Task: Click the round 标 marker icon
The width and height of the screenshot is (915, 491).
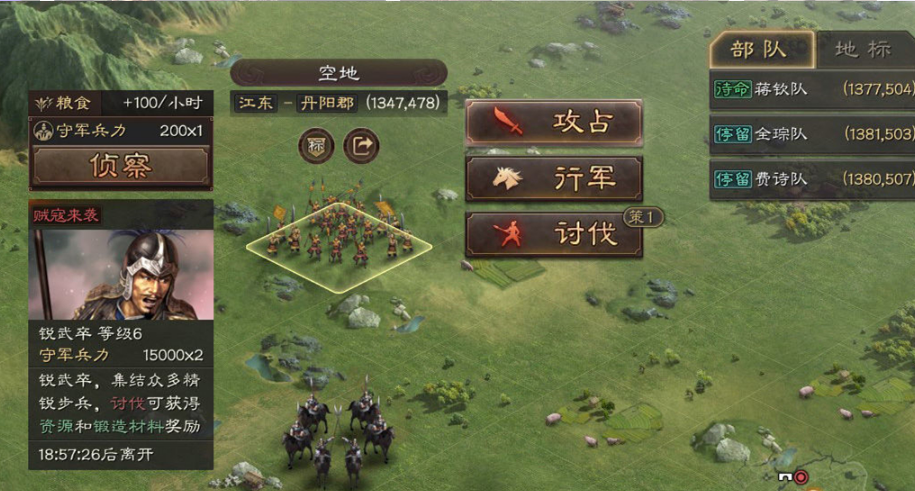Action: click(315, 146)
